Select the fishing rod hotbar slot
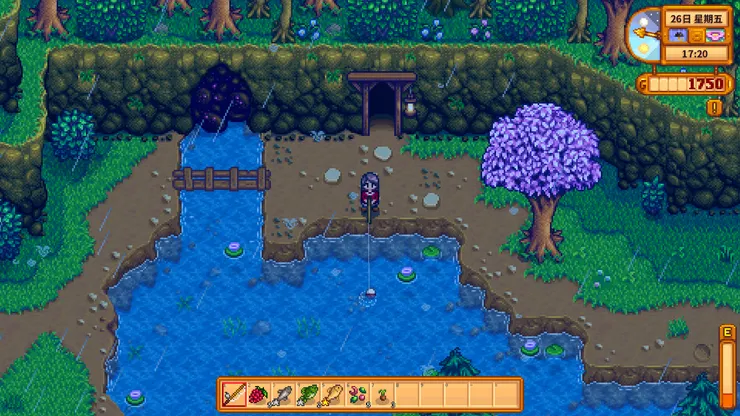The image size is (740, 416). click(235, 394)
